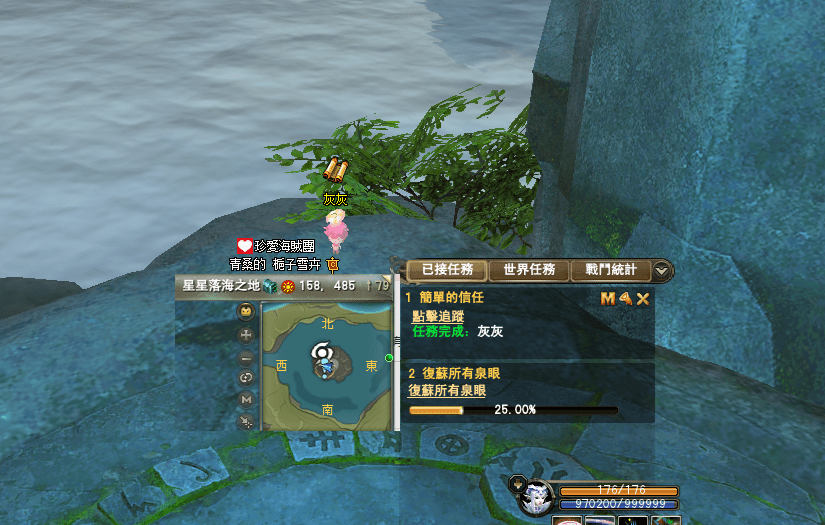Open the 世界任務 tab
The width and height of the screenshot is (825, 525).
[529, 270]
